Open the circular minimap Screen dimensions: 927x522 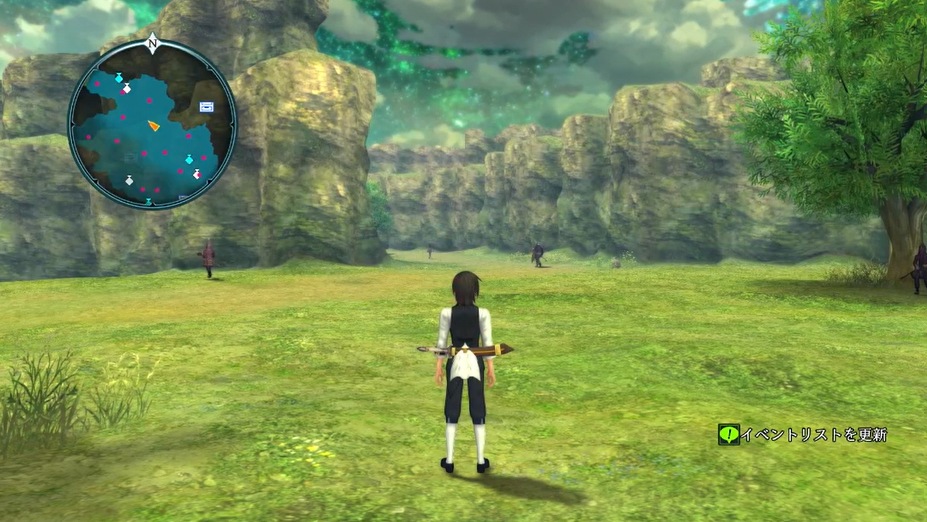(152, 124)
